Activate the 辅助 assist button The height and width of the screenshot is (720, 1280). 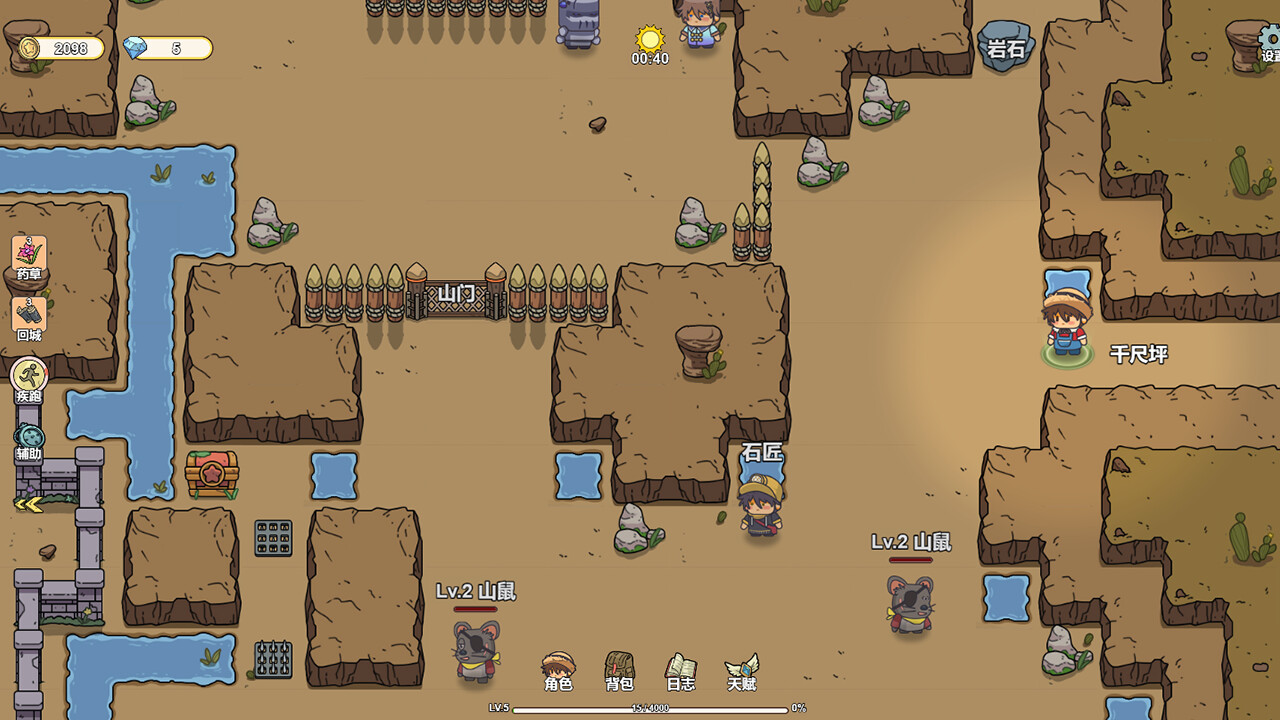(29, 440)
